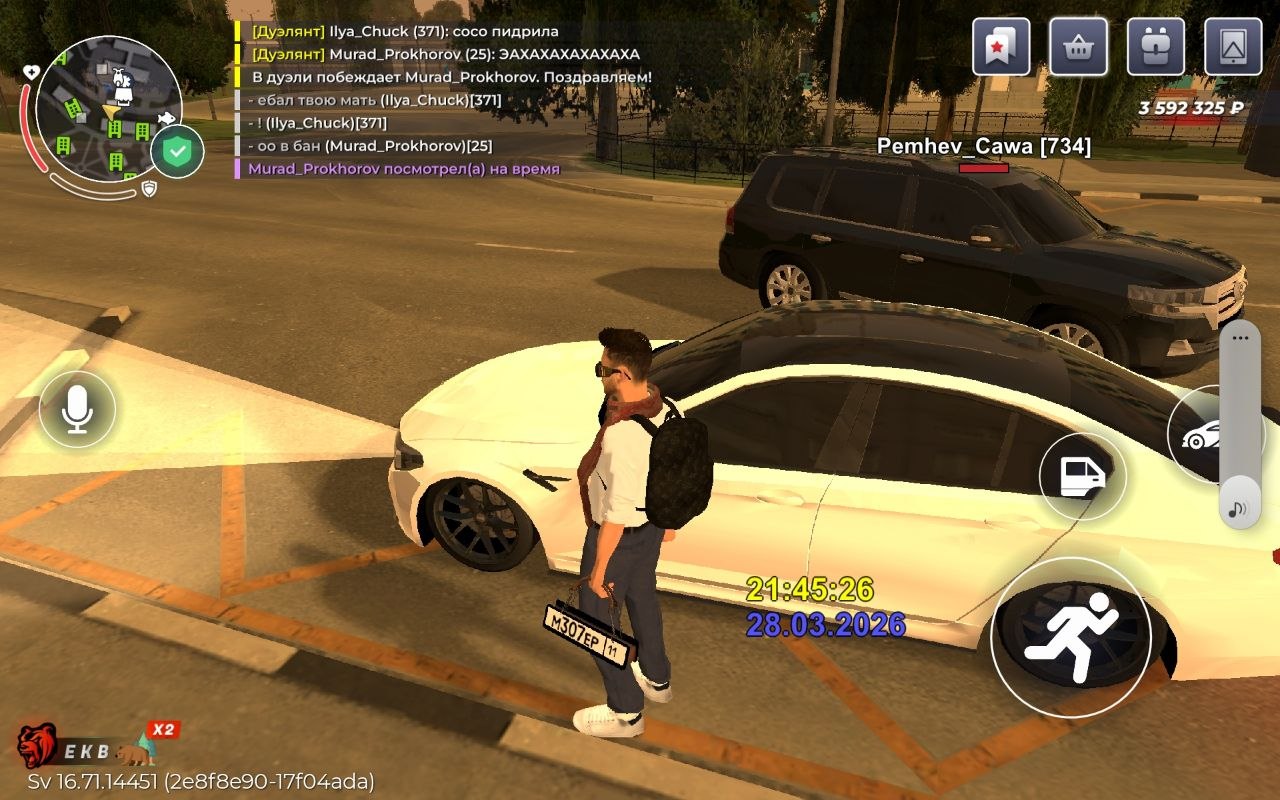
Task: Open the shopping basket store
Action: point(1078,47)
